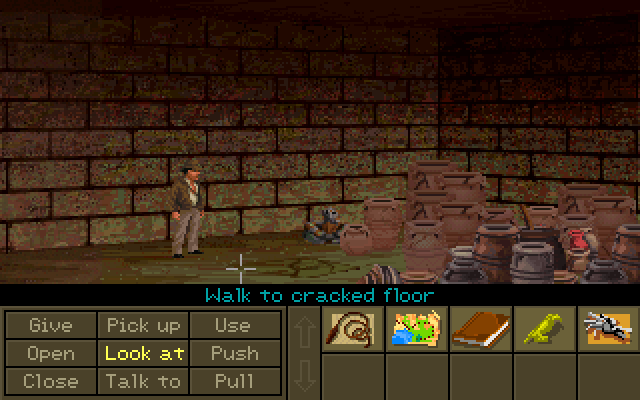Choose the Push verb
The image size is (640, 400).
tap(233, 353)
